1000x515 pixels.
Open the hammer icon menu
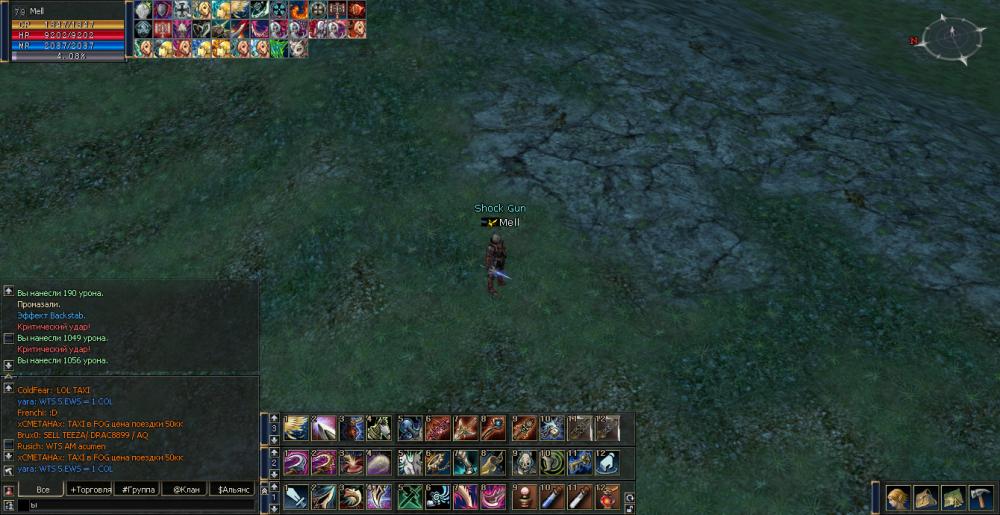click(x=981, y=497)
